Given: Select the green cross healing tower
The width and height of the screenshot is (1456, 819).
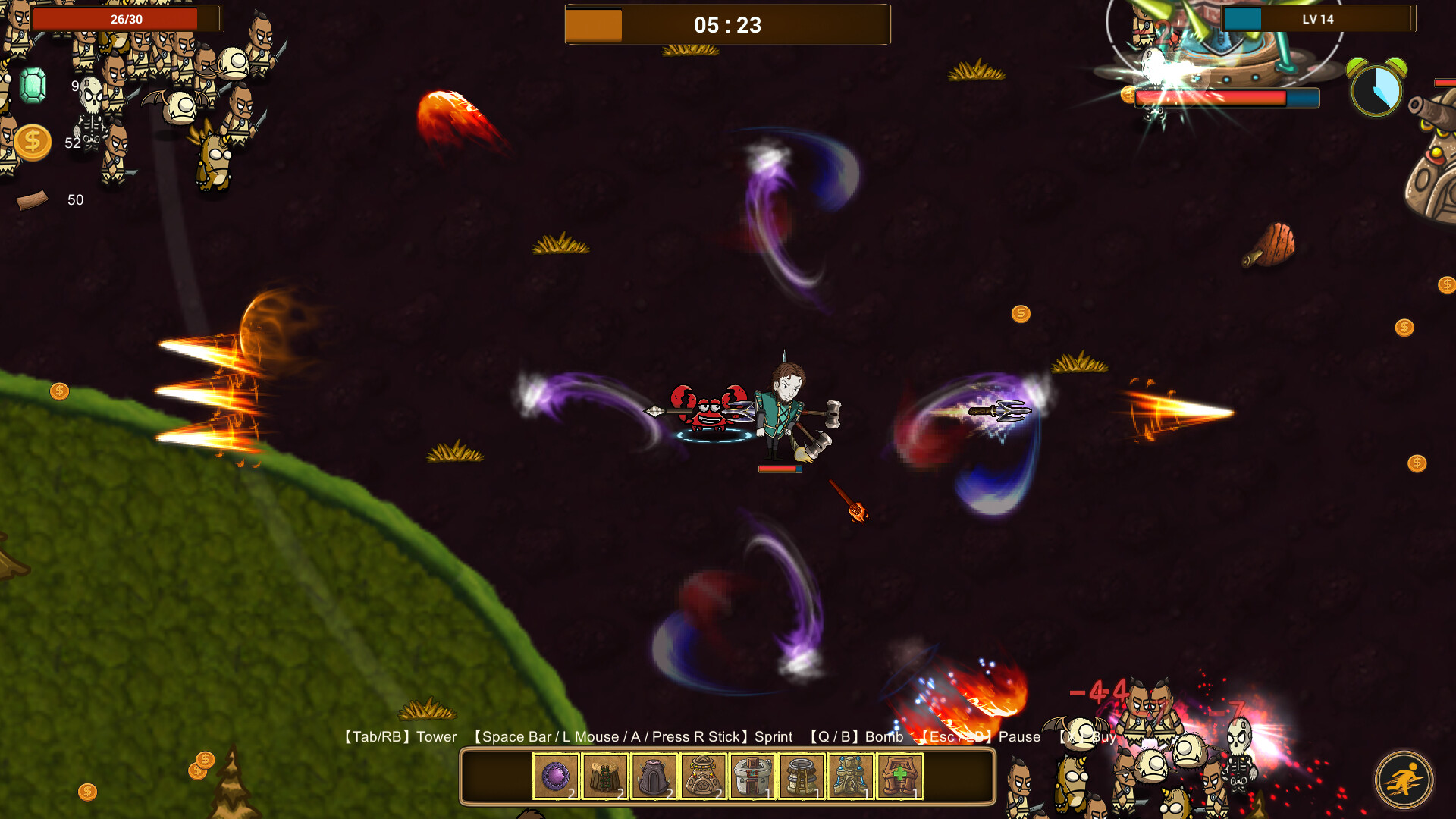Looking at the screenshot, I should (900, 777).
